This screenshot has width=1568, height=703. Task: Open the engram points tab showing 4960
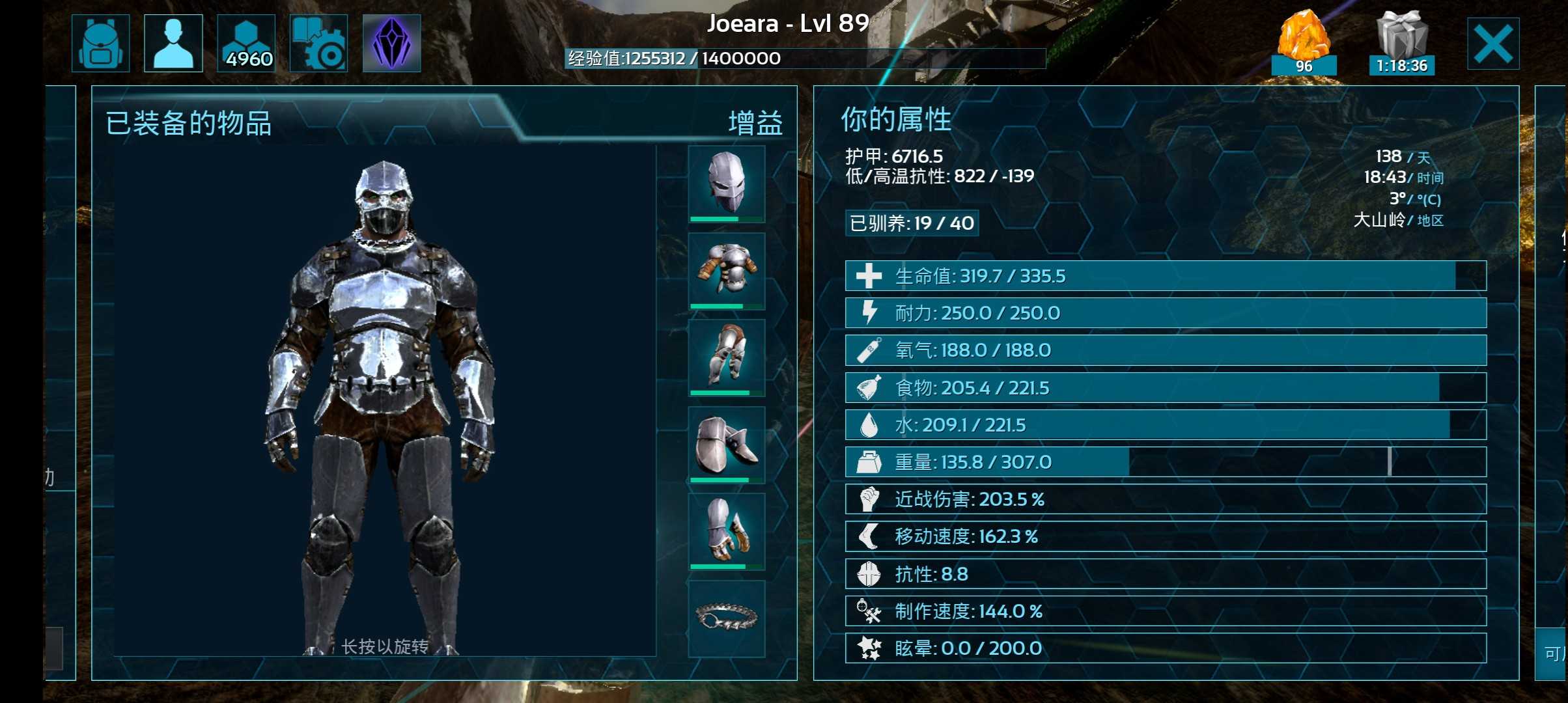tap(246, 44)
